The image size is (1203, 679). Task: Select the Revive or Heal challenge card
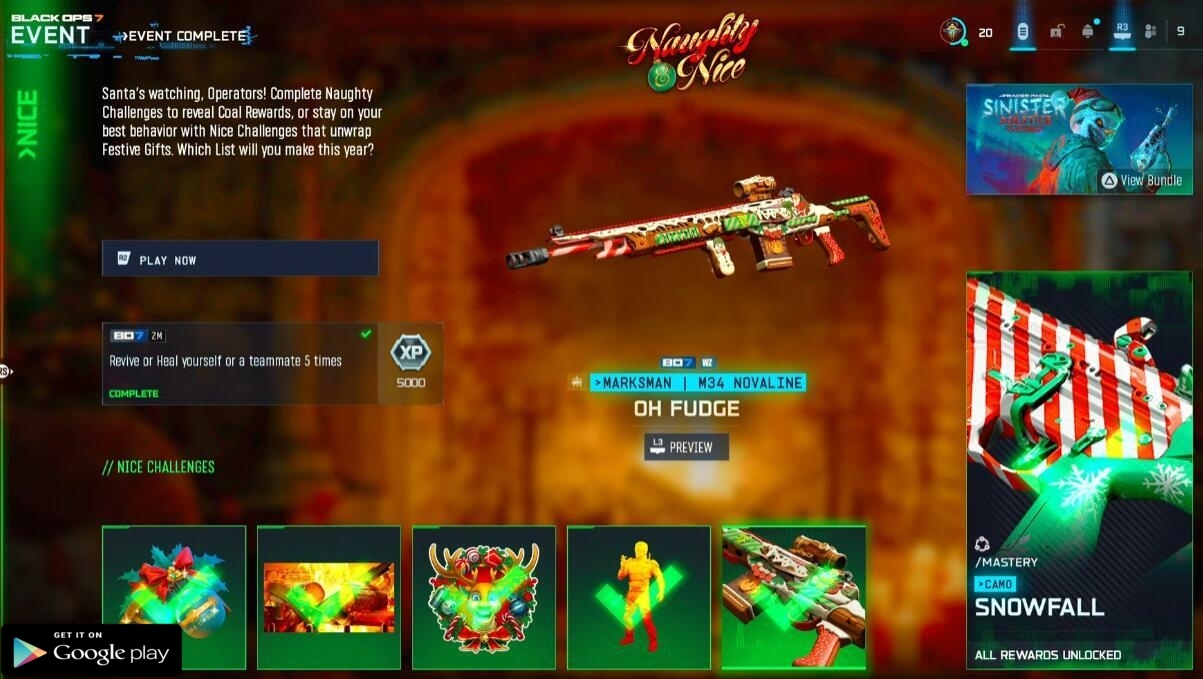click(240, 363)
